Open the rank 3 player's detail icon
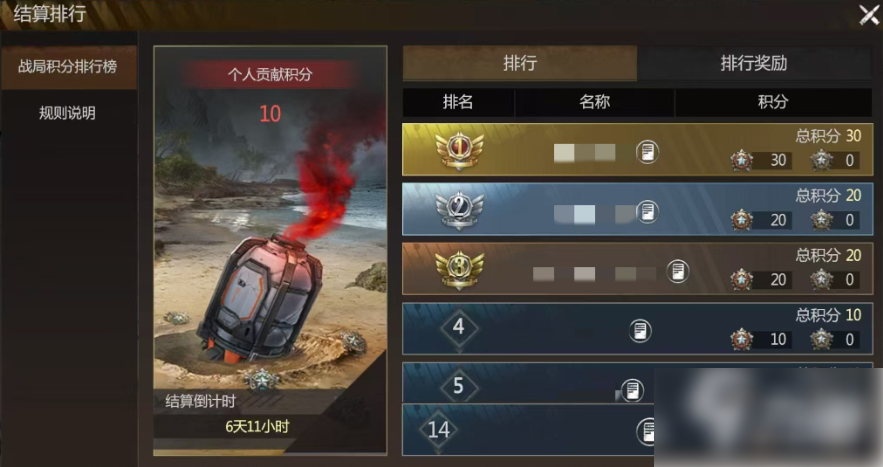 678,271
